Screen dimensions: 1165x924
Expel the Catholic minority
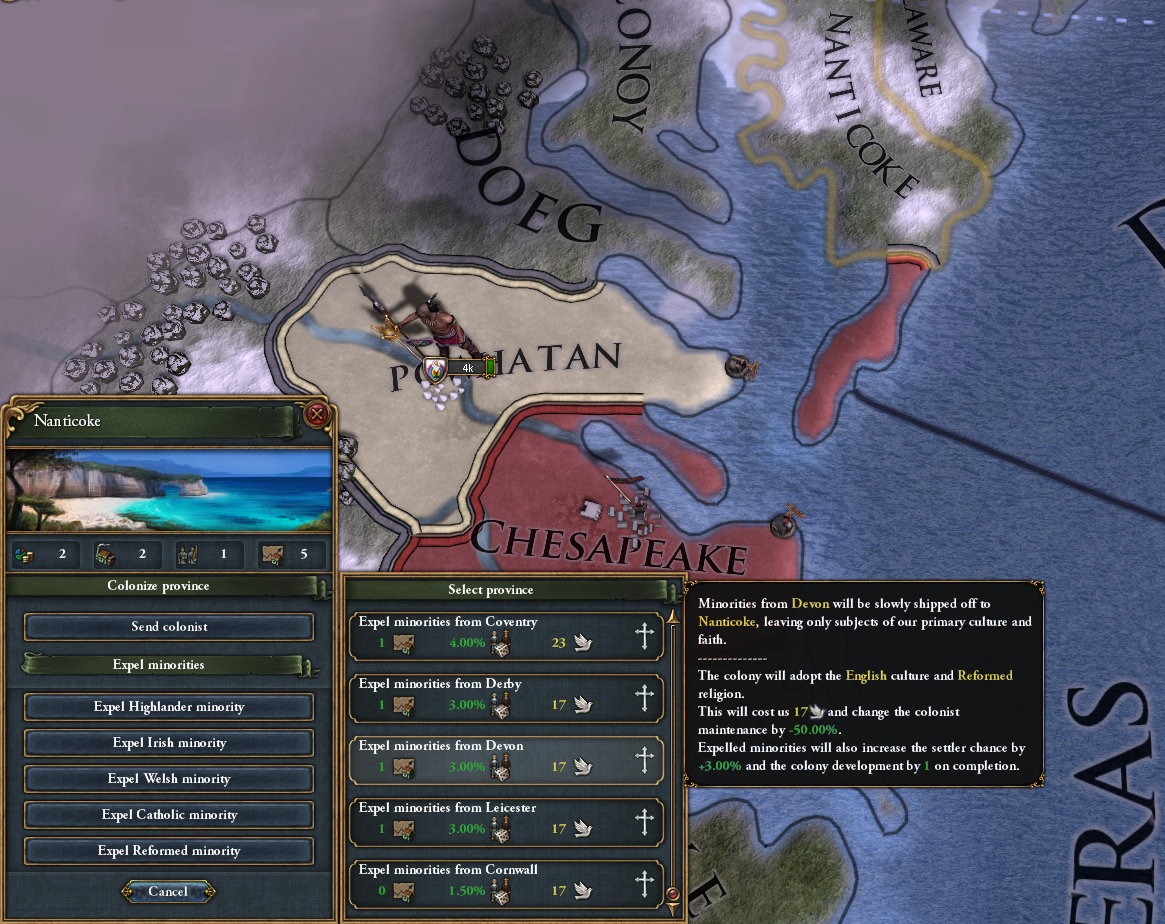click(169, 815)
